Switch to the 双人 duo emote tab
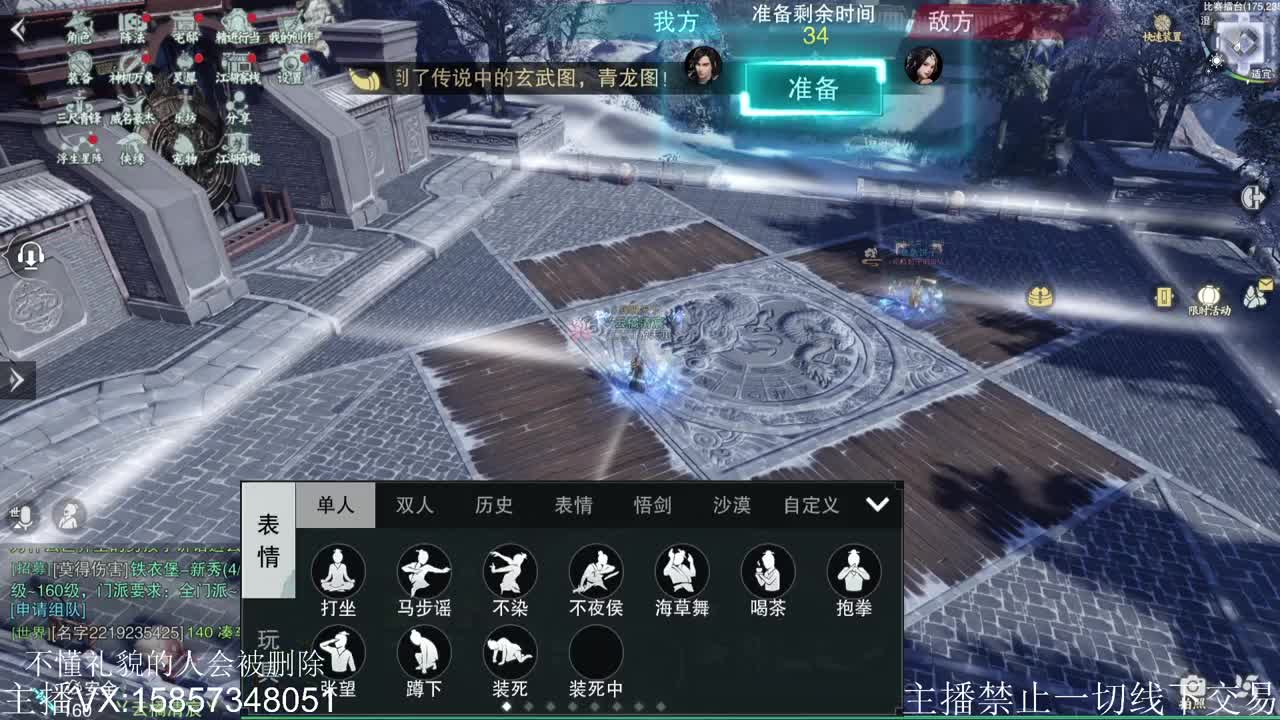 413,506
